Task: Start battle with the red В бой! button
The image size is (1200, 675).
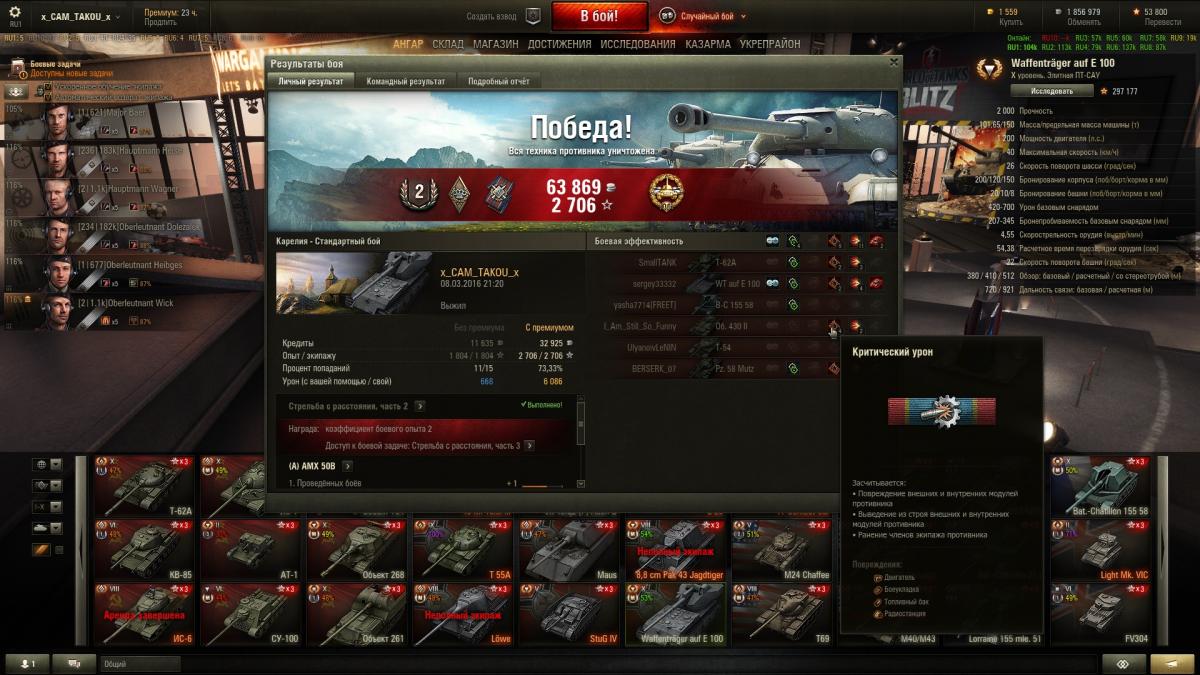Action: pyautogui.click(x=599, y=16)
